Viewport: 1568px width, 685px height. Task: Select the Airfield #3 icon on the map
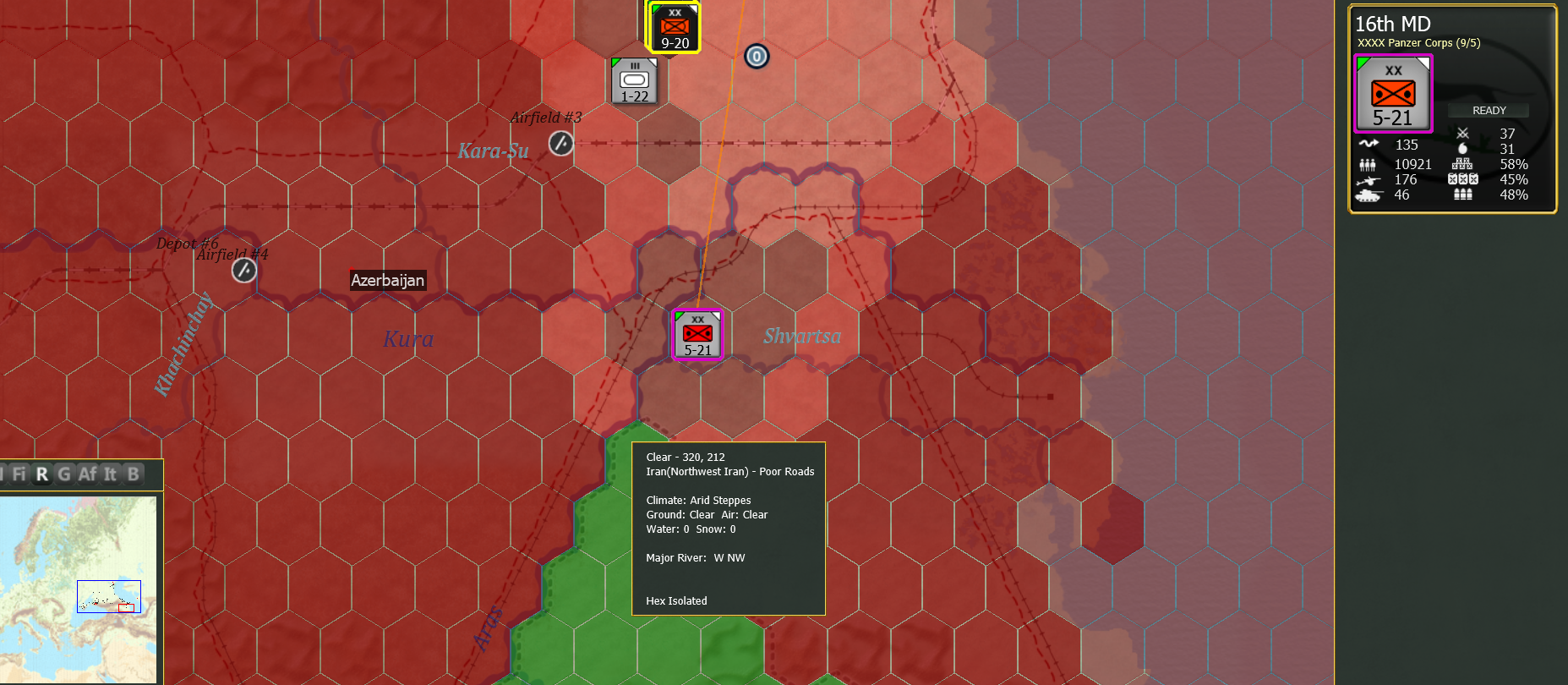tap(560, 144)
